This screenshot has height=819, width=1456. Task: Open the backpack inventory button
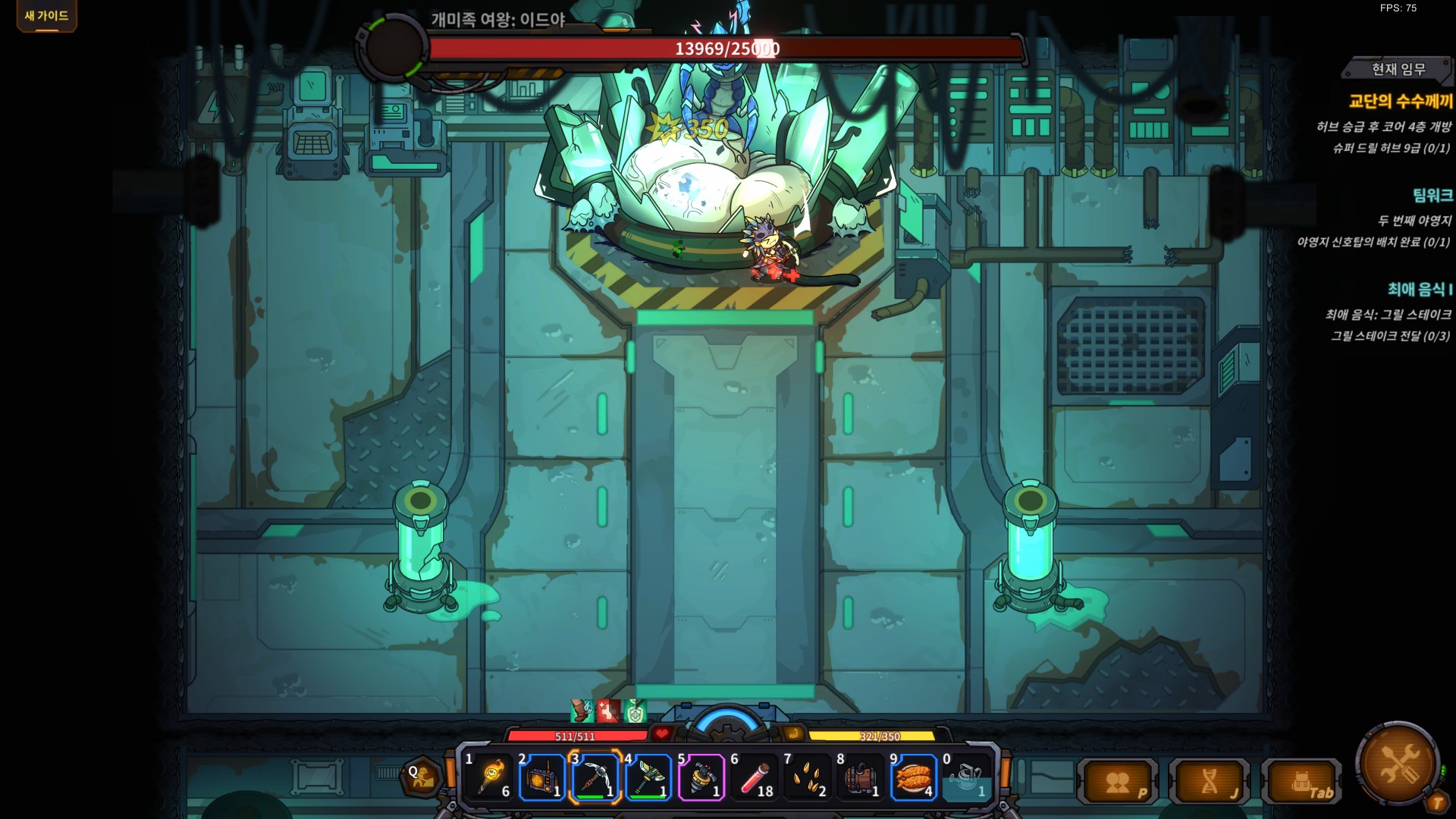1302,782
